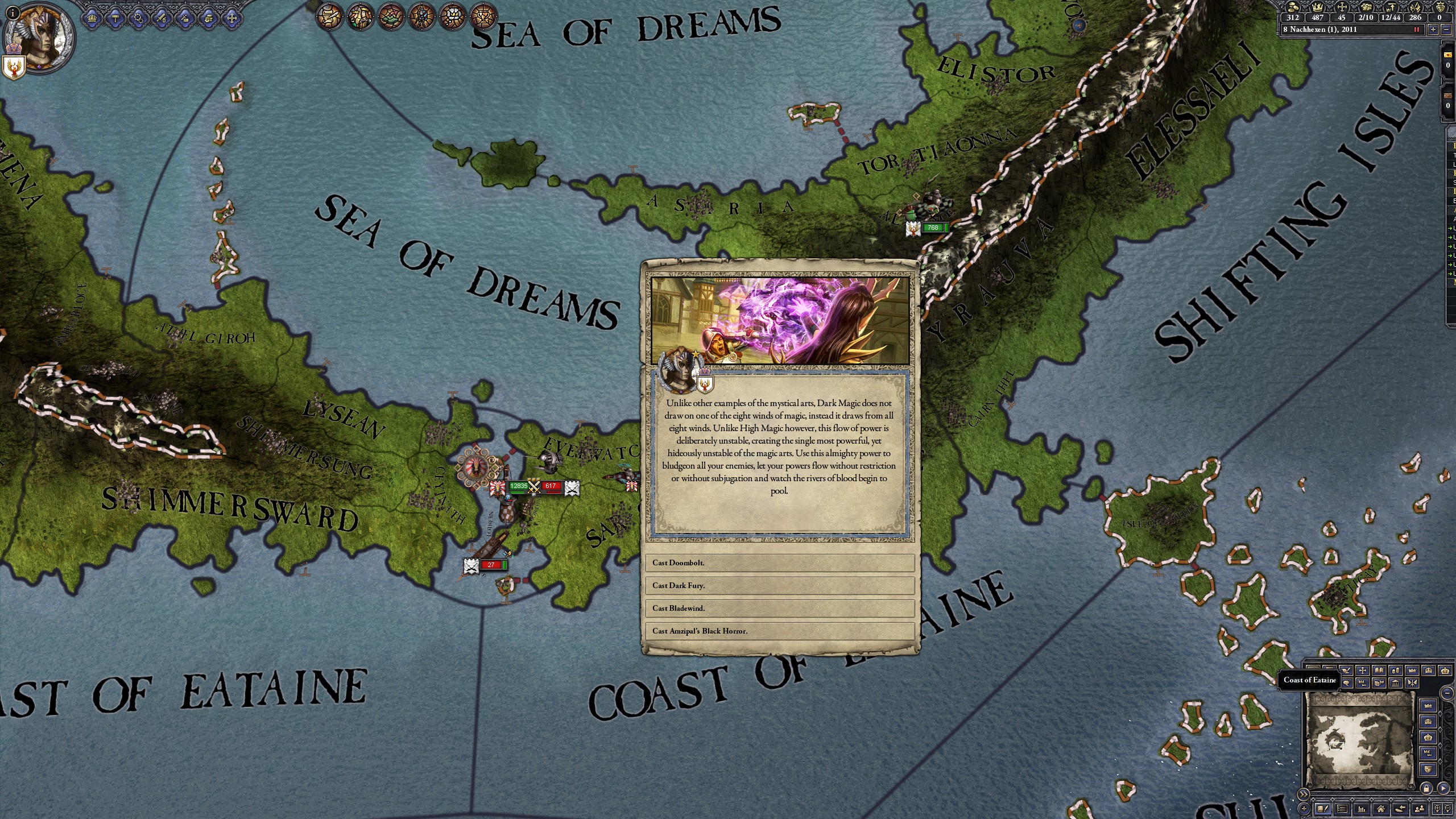
Task: Unpause using the play arrow beside the padlock
Action: pos(1443,789)
